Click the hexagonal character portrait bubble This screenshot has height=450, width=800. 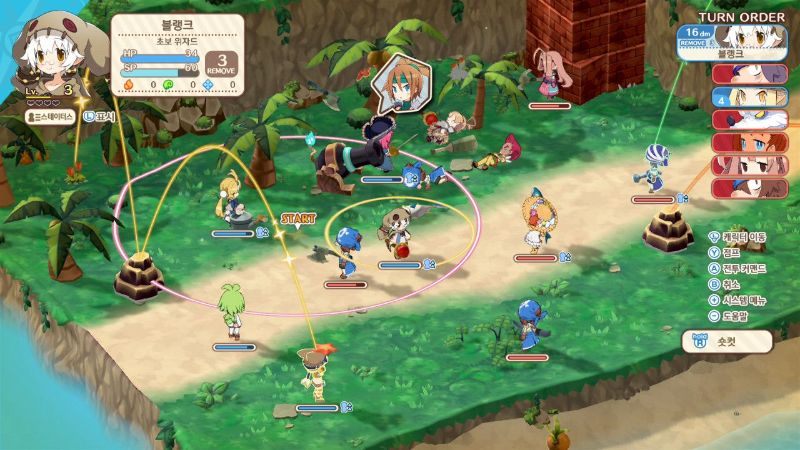point(401,84)
